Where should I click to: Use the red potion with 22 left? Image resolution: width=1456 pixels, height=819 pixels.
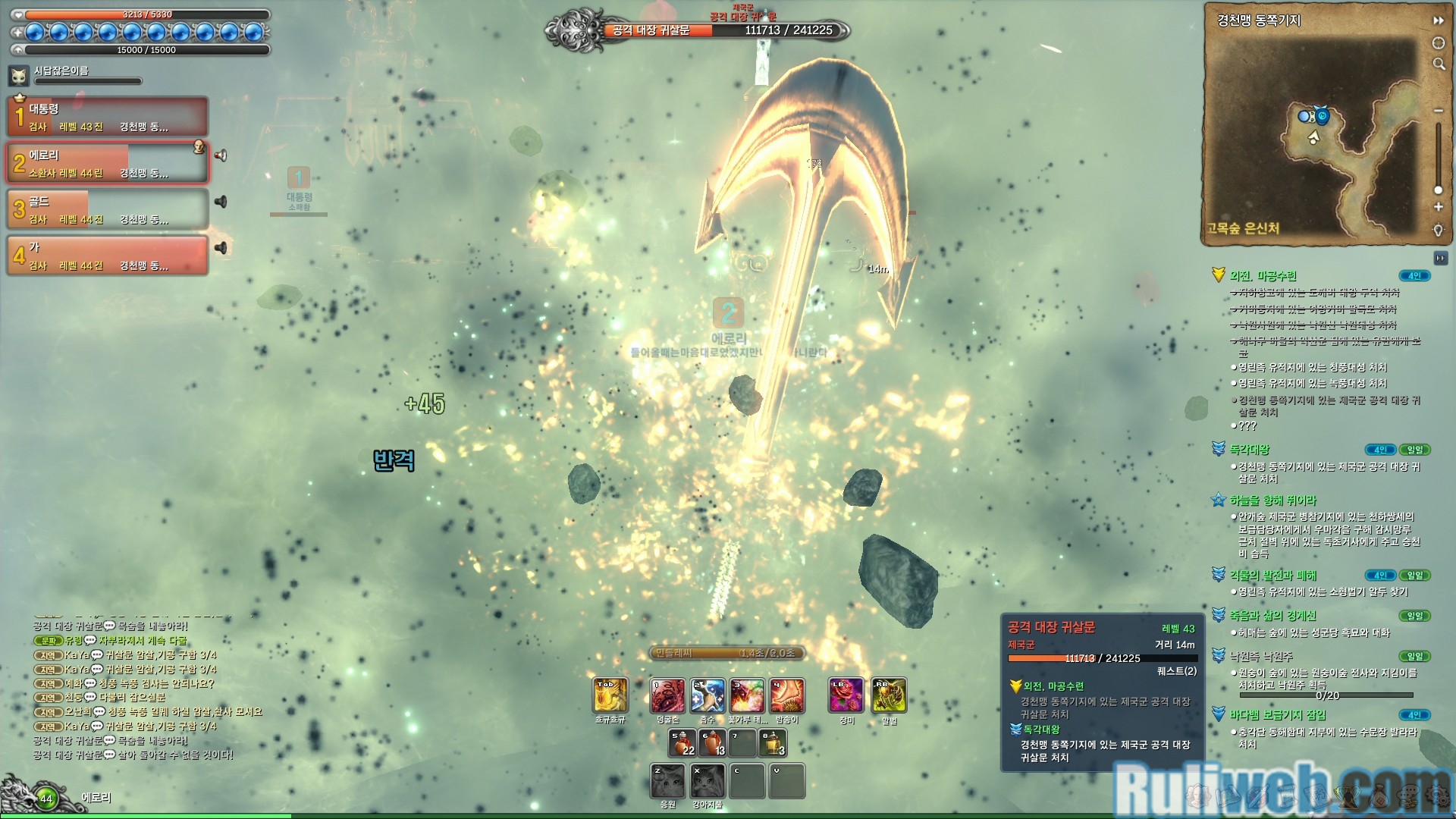point(682,743)
